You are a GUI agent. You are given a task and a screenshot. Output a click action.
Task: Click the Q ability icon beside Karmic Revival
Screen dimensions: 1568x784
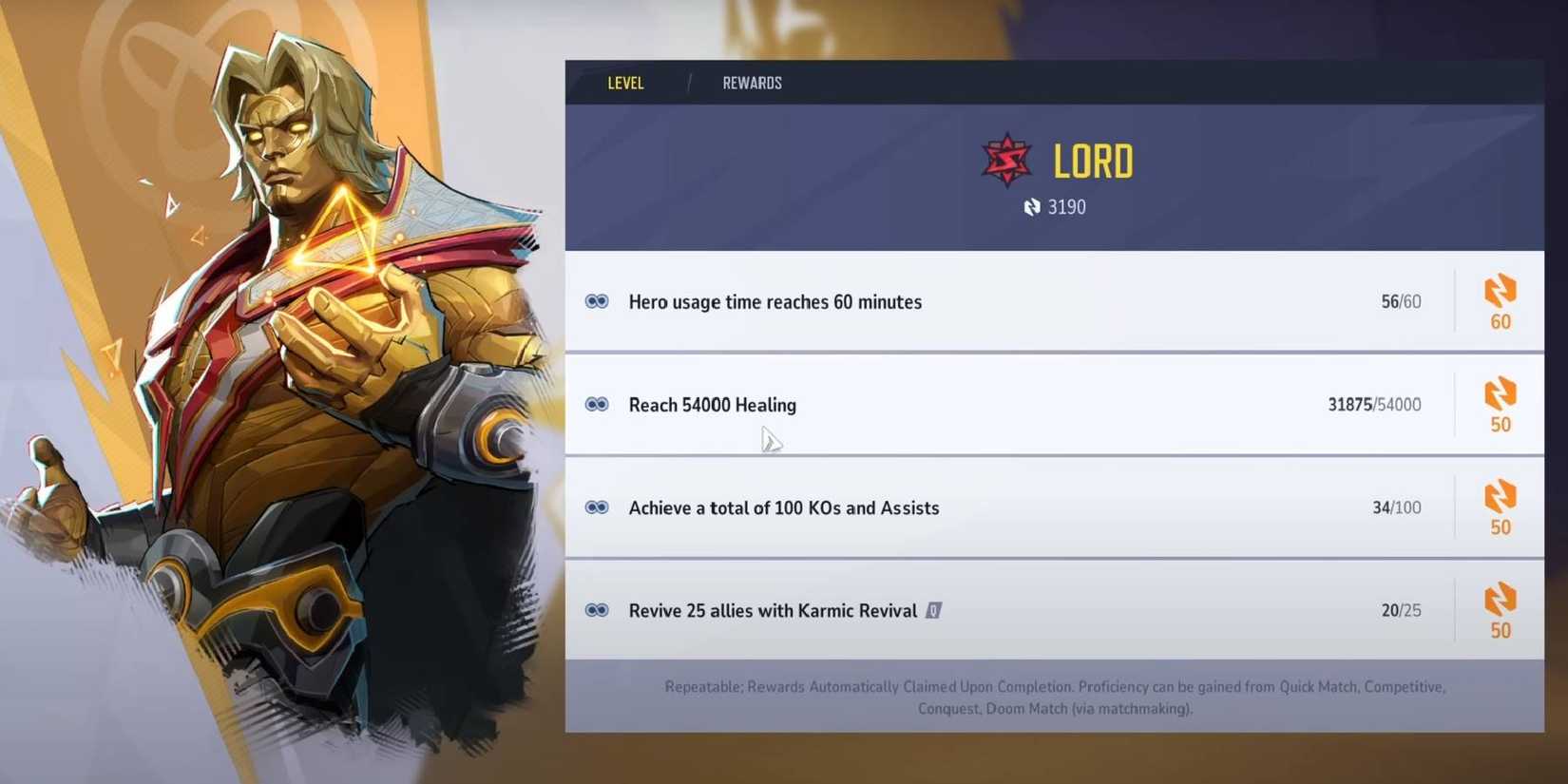pos(933,611)
